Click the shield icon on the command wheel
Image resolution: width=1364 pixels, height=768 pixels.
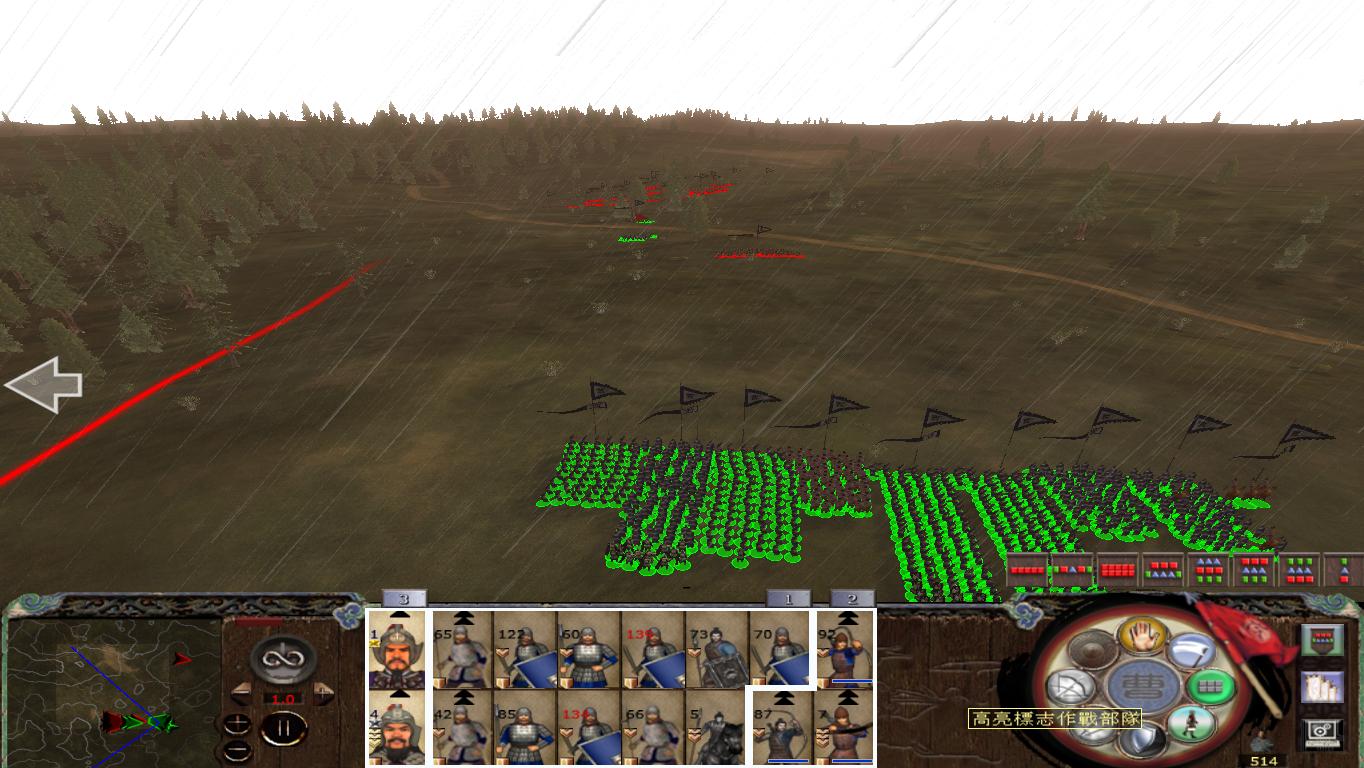[x=1140, y=740]
